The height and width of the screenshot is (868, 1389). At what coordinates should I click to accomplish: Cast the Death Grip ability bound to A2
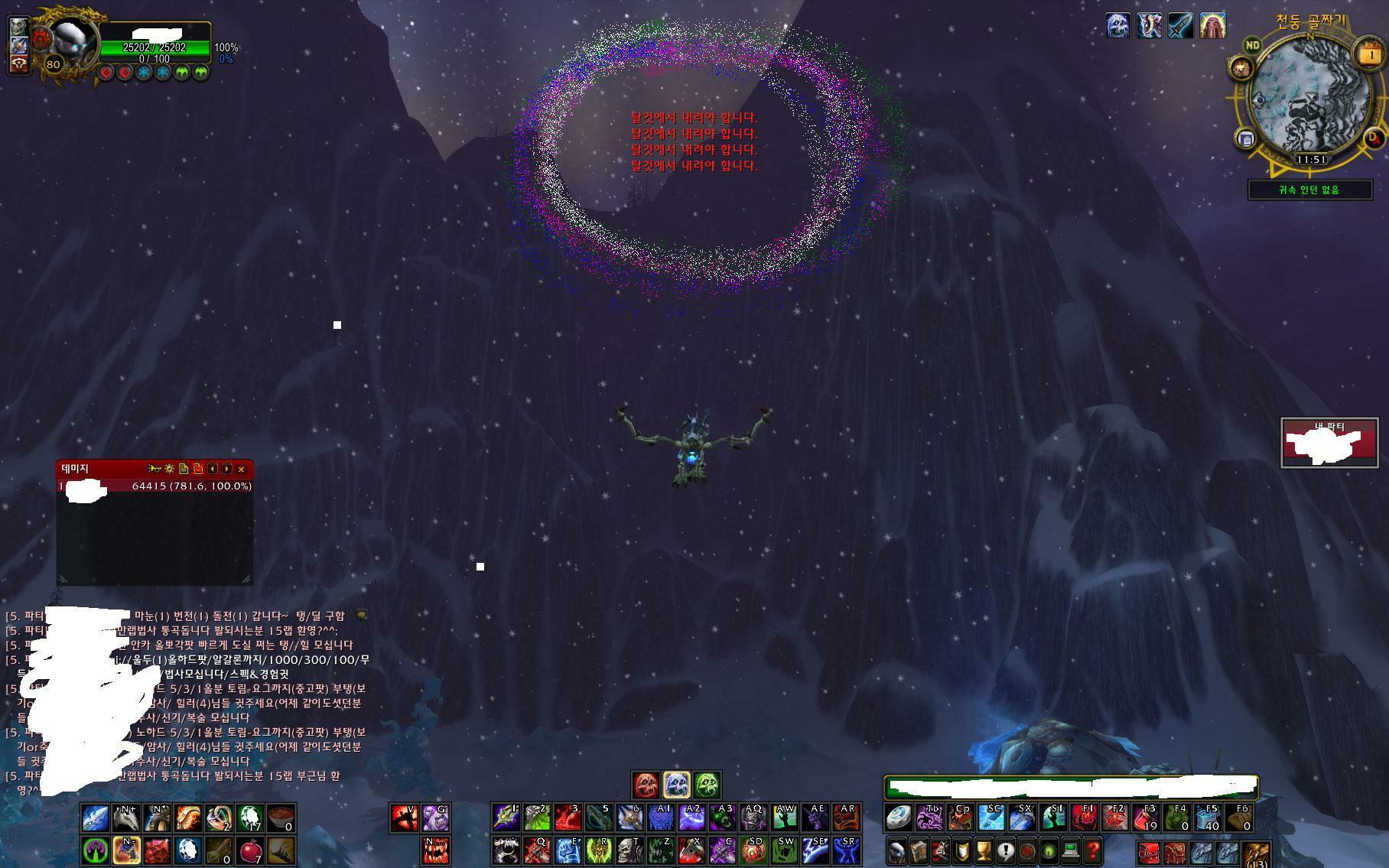point(691,818)
